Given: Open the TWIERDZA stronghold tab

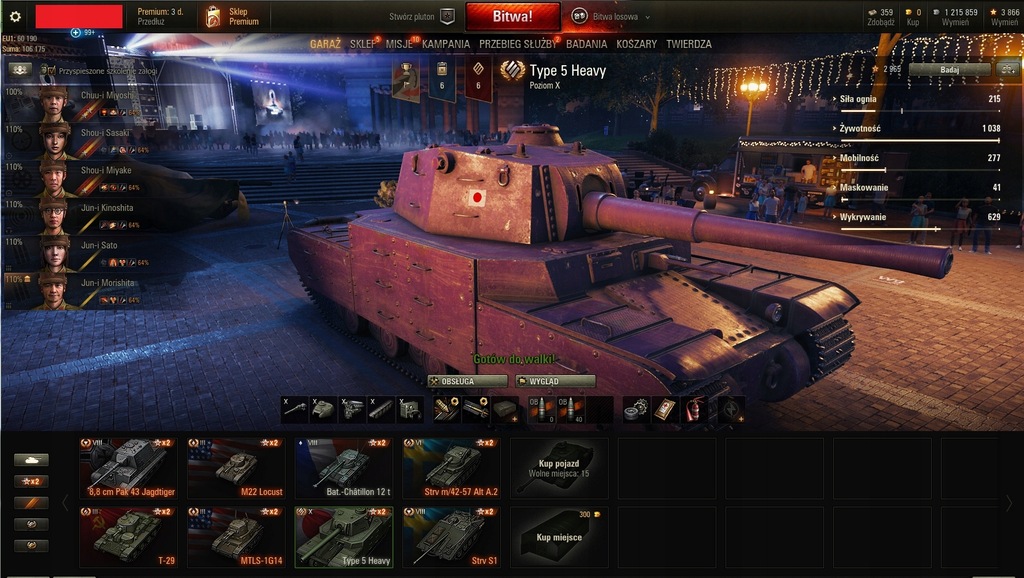Looking at the screenshot, I should click(x=689, y=44).
